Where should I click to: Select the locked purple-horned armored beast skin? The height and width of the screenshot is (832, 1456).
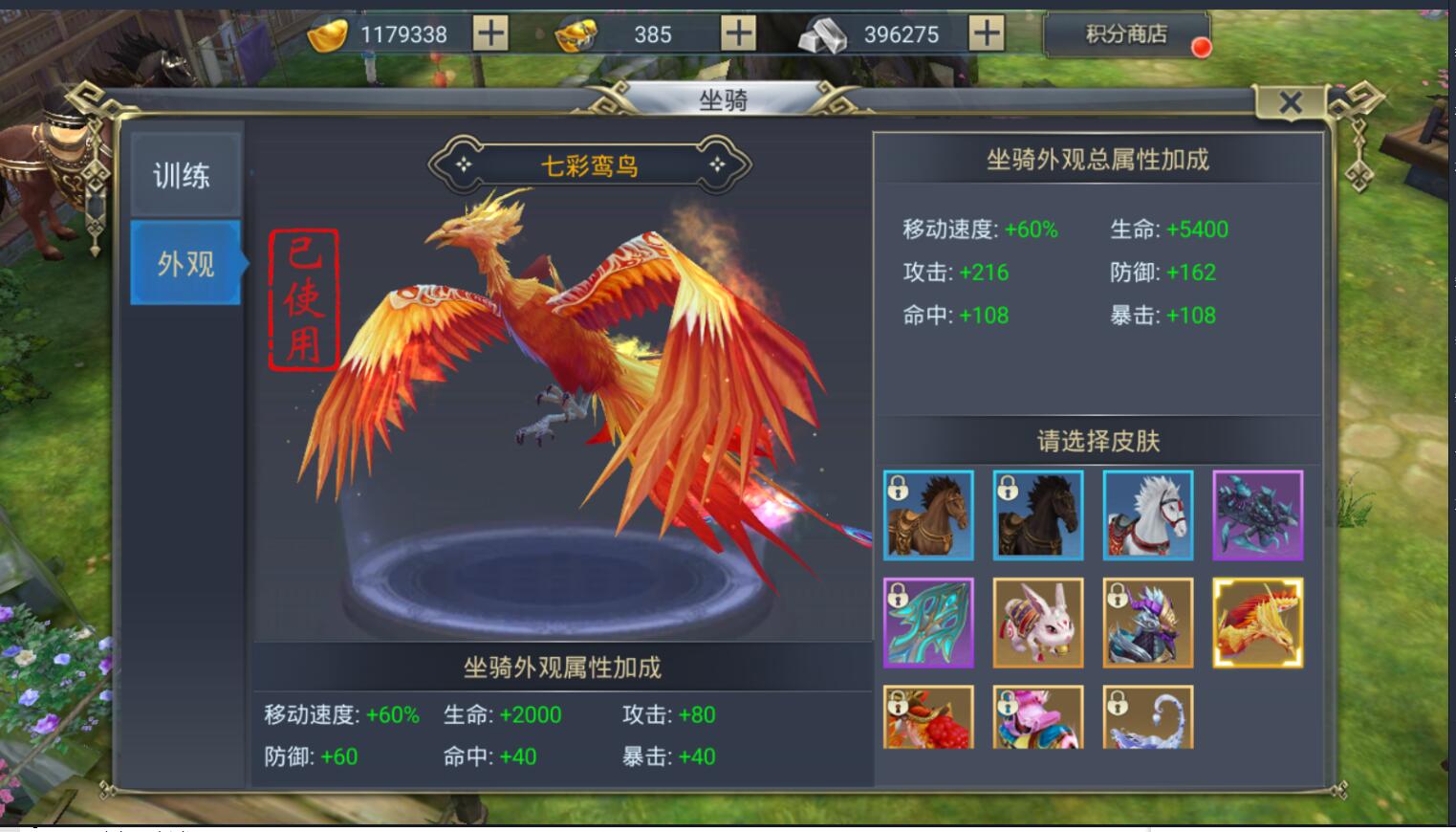[1148, 623]
